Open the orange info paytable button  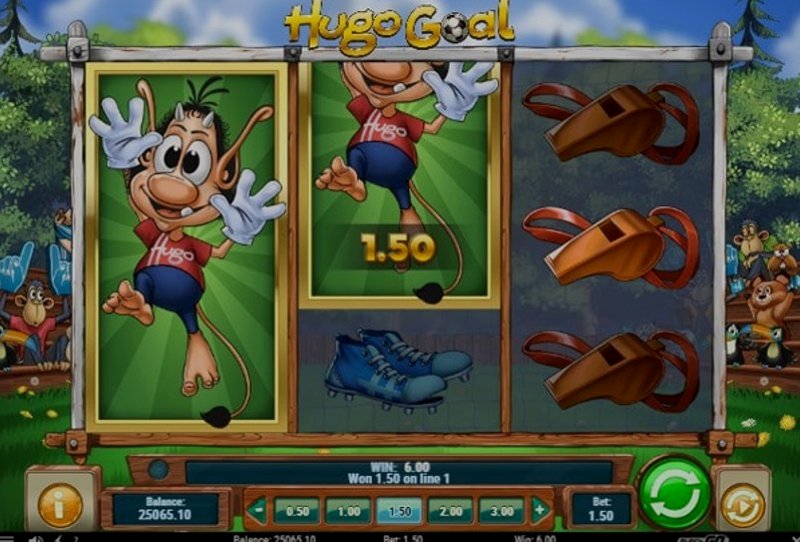coord(61,506)
